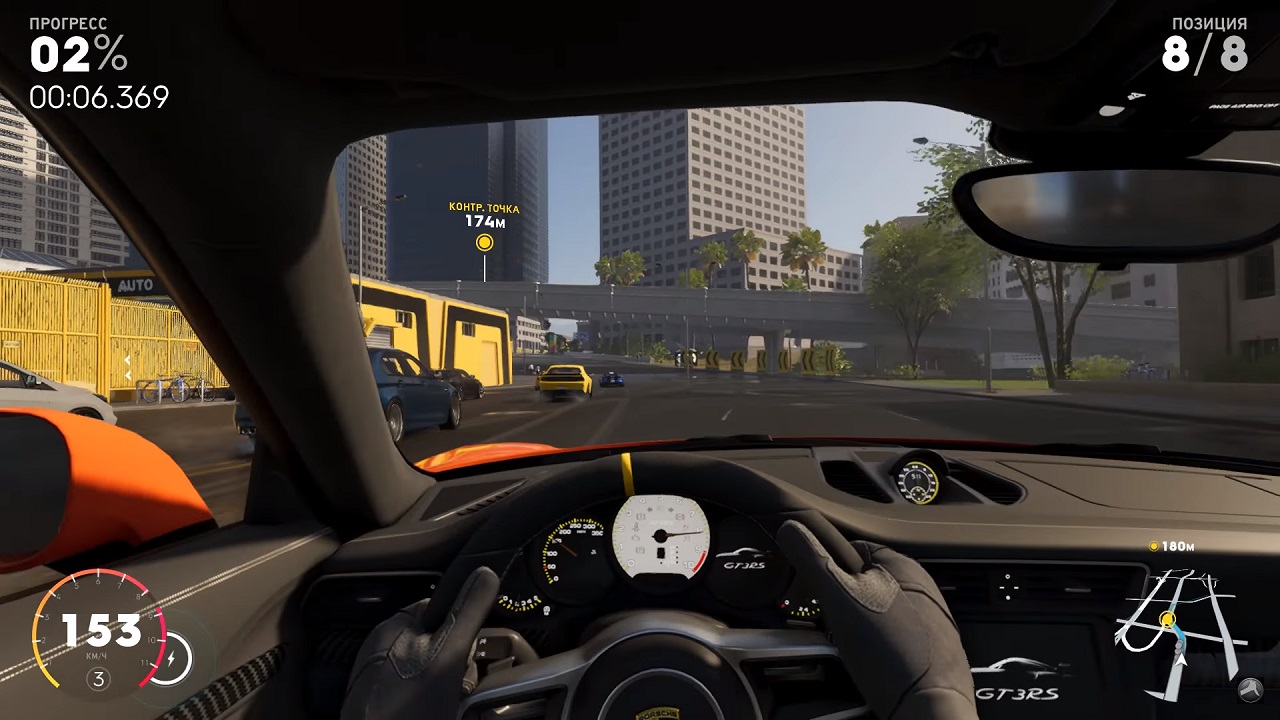Image resolution: width=1280 pixels, height=720 pixels.
Task: Click the nitro lightning bolt icon
Action: point(174,657)
